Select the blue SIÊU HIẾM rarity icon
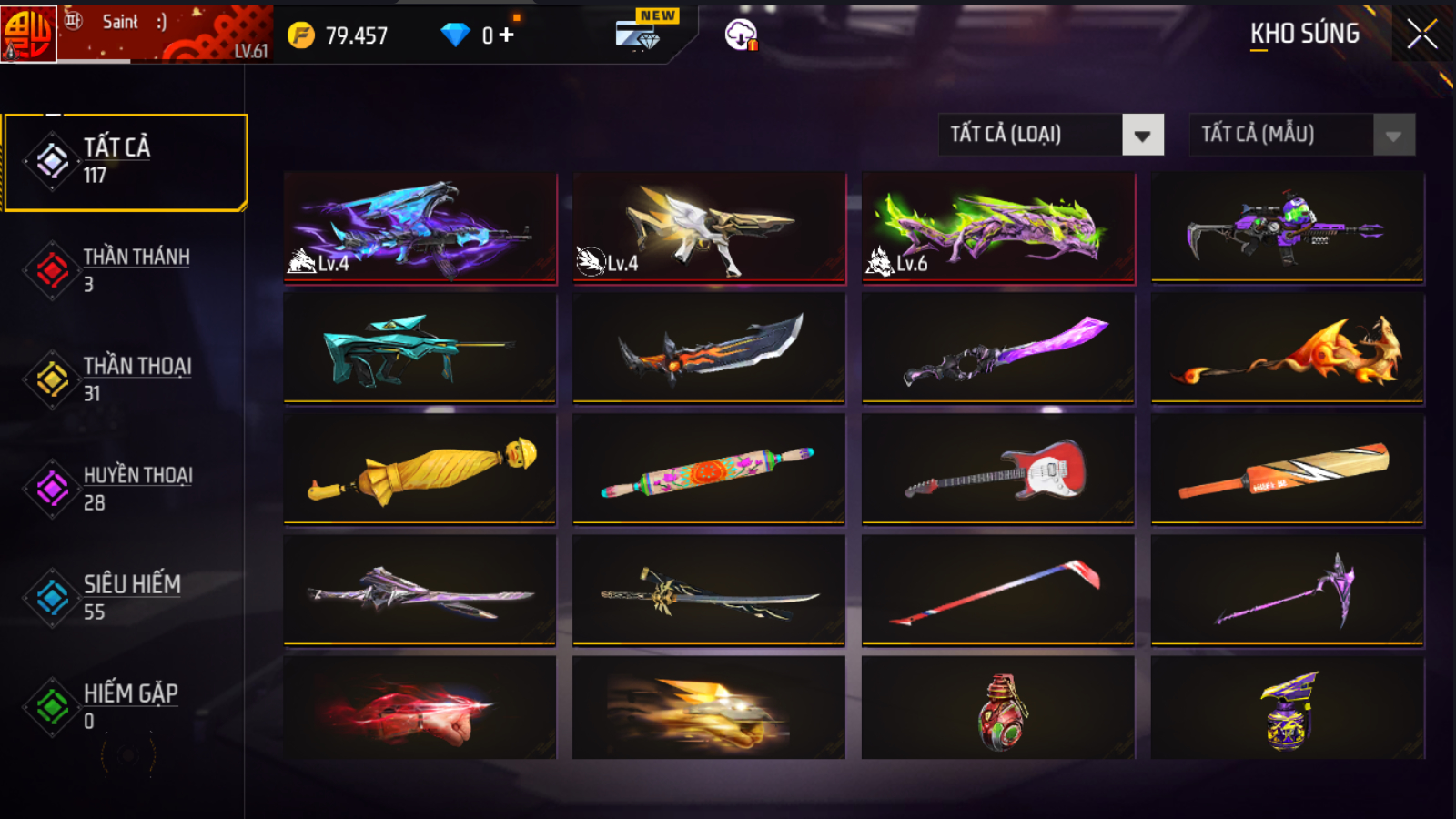1456x819 pixels. (50, 597)
